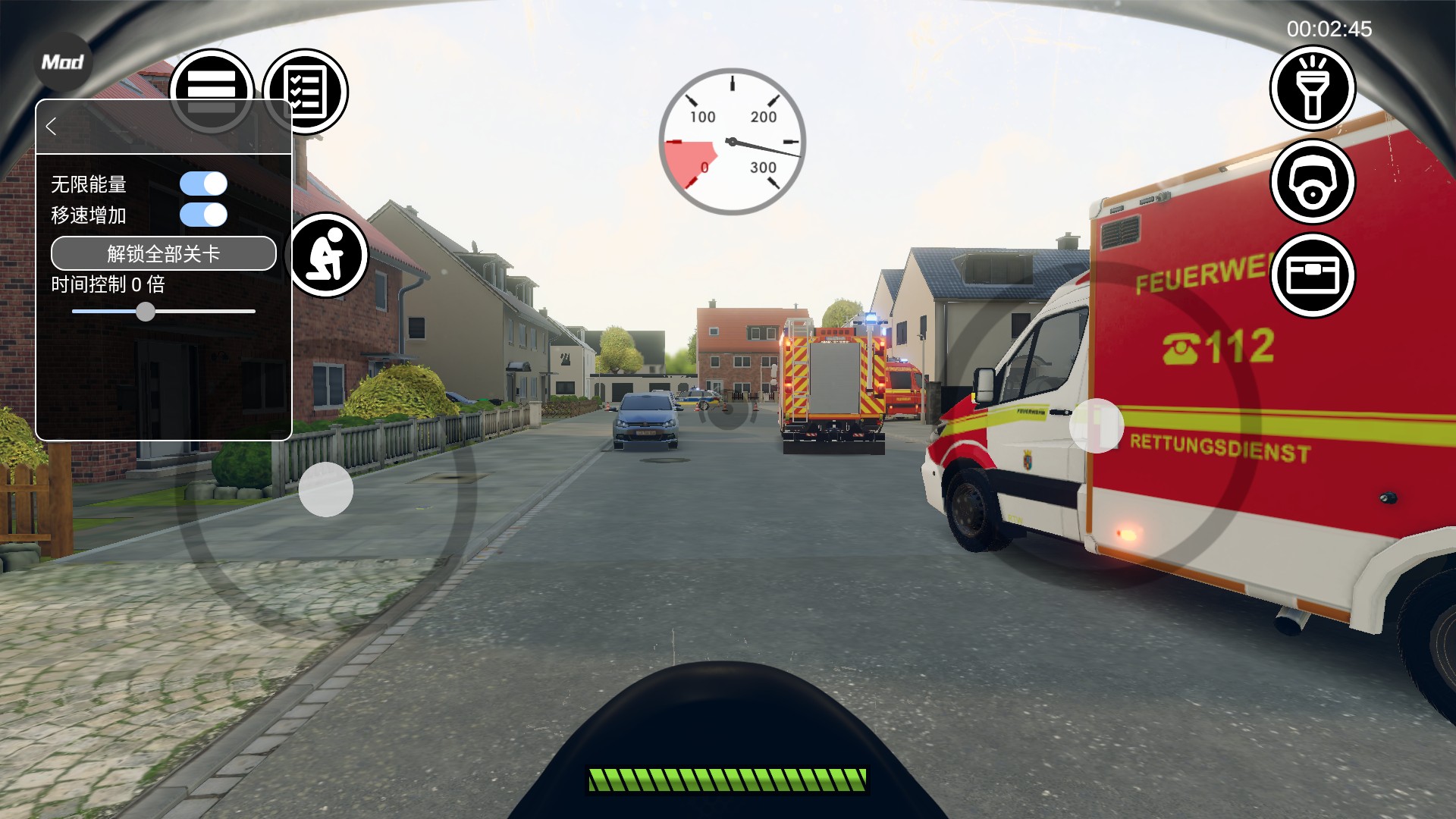This screenshot has width=1456, height=819.
Task: Tap the right camera joystick knob
Action: [x=1097, y=426]
